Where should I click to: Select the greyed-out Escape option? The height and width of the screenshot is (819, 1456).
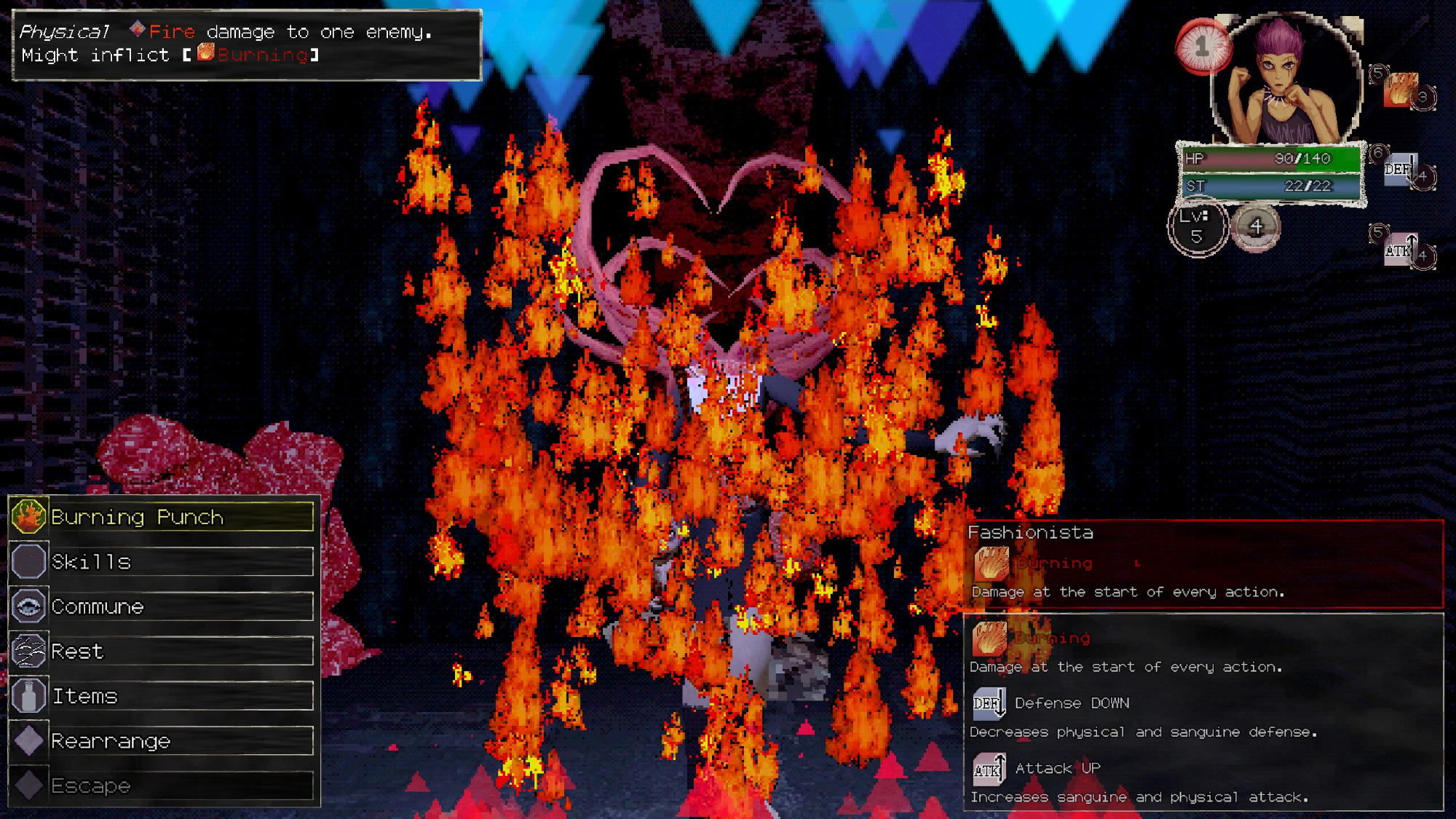162,786
